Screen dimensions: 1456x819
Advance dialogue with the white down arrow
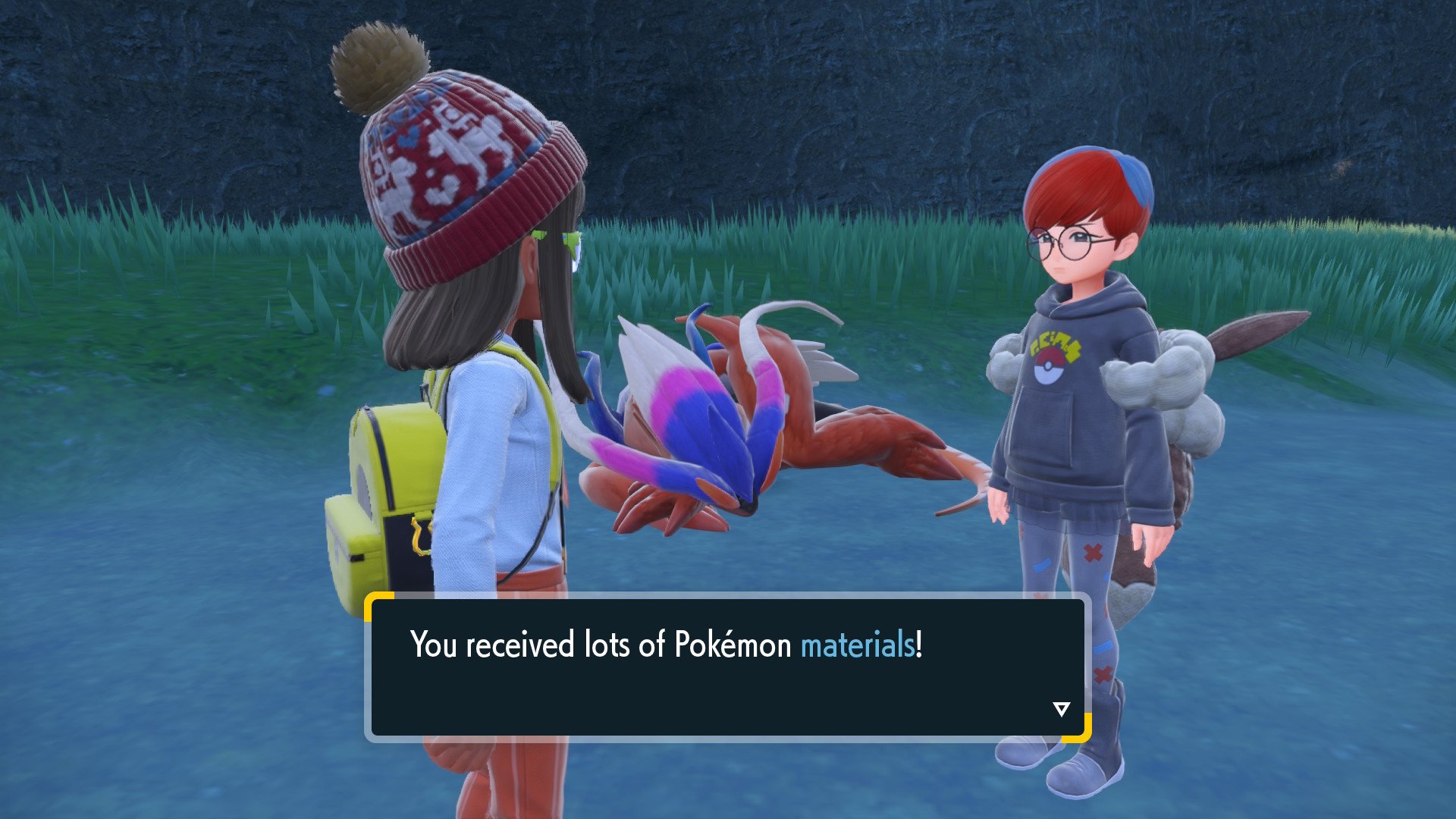click(1061, 709)
